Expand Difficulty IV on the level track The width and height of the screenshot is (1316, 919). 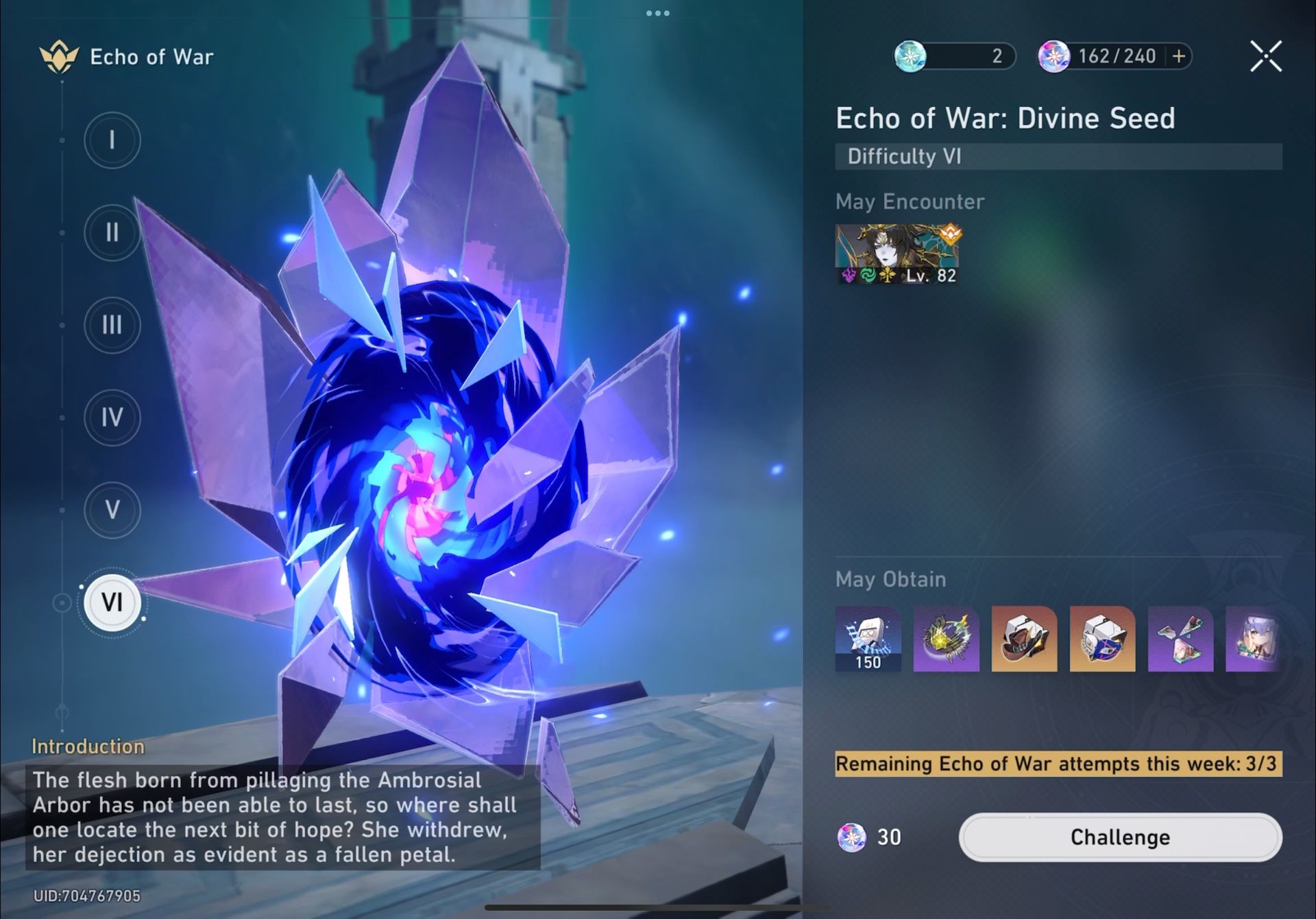(112, 417)
